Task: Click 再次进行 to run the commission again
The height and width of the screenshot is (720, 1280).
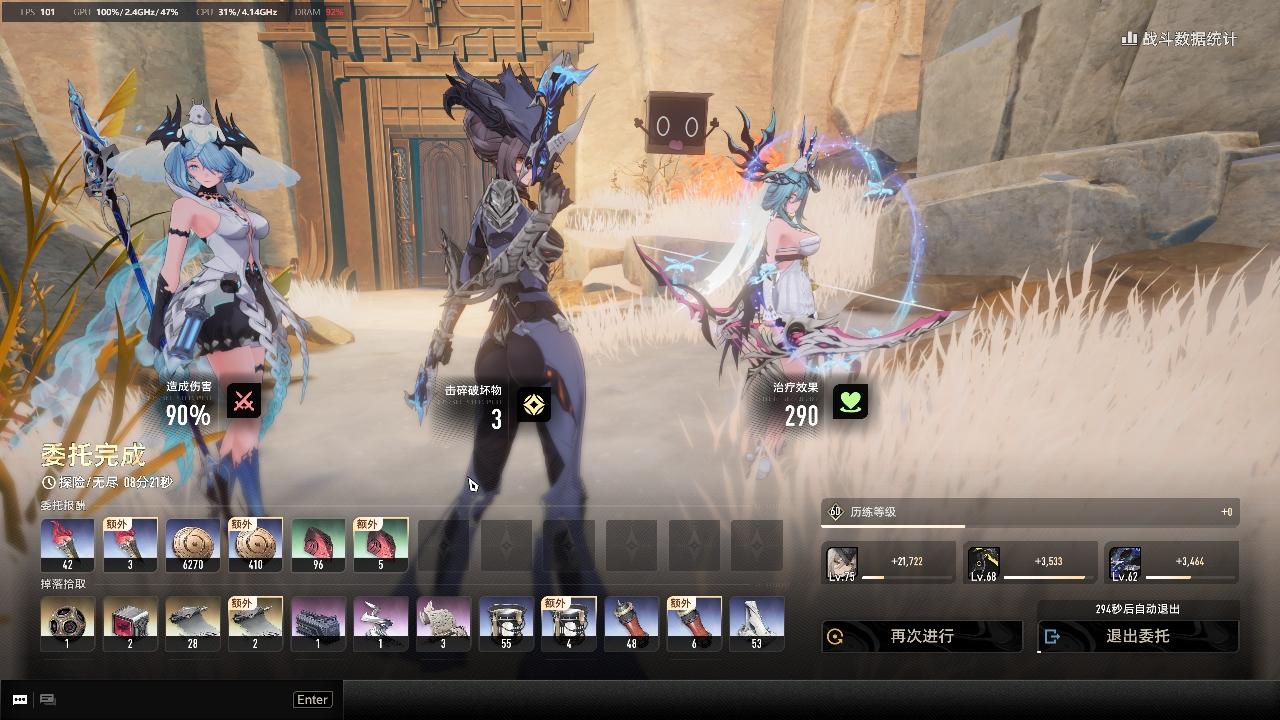Action: 922,636
